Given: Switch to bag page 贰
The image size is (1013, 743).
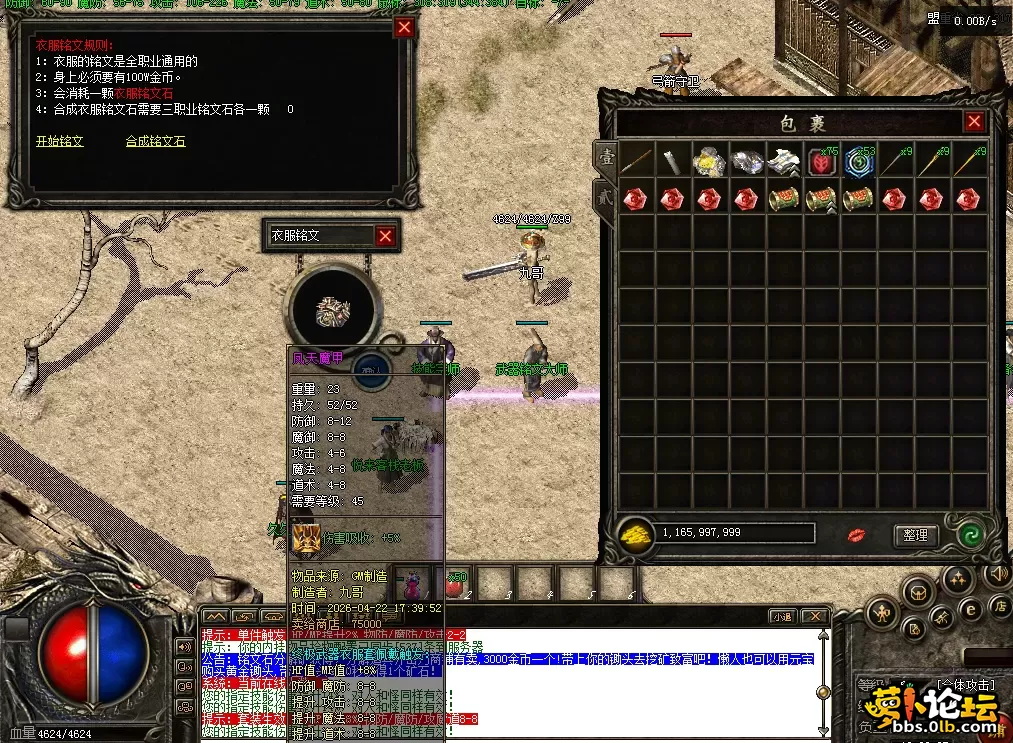Looking at the screenshot, I should (x=606, y=194).
